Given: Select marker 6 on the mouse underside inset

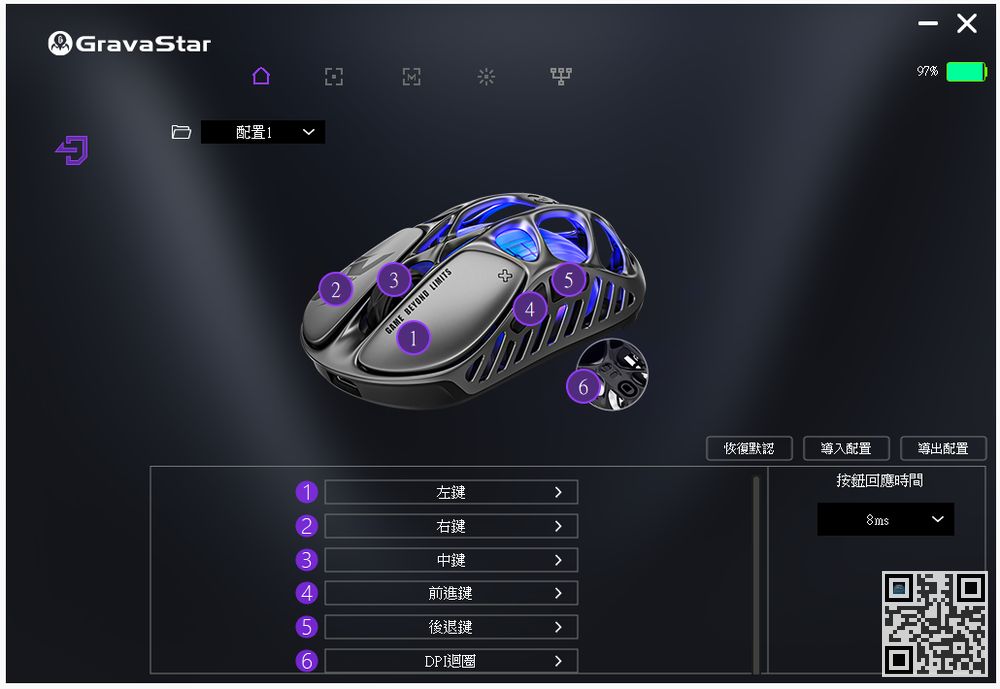Looking at the screenshot, I should coord(584,386).
